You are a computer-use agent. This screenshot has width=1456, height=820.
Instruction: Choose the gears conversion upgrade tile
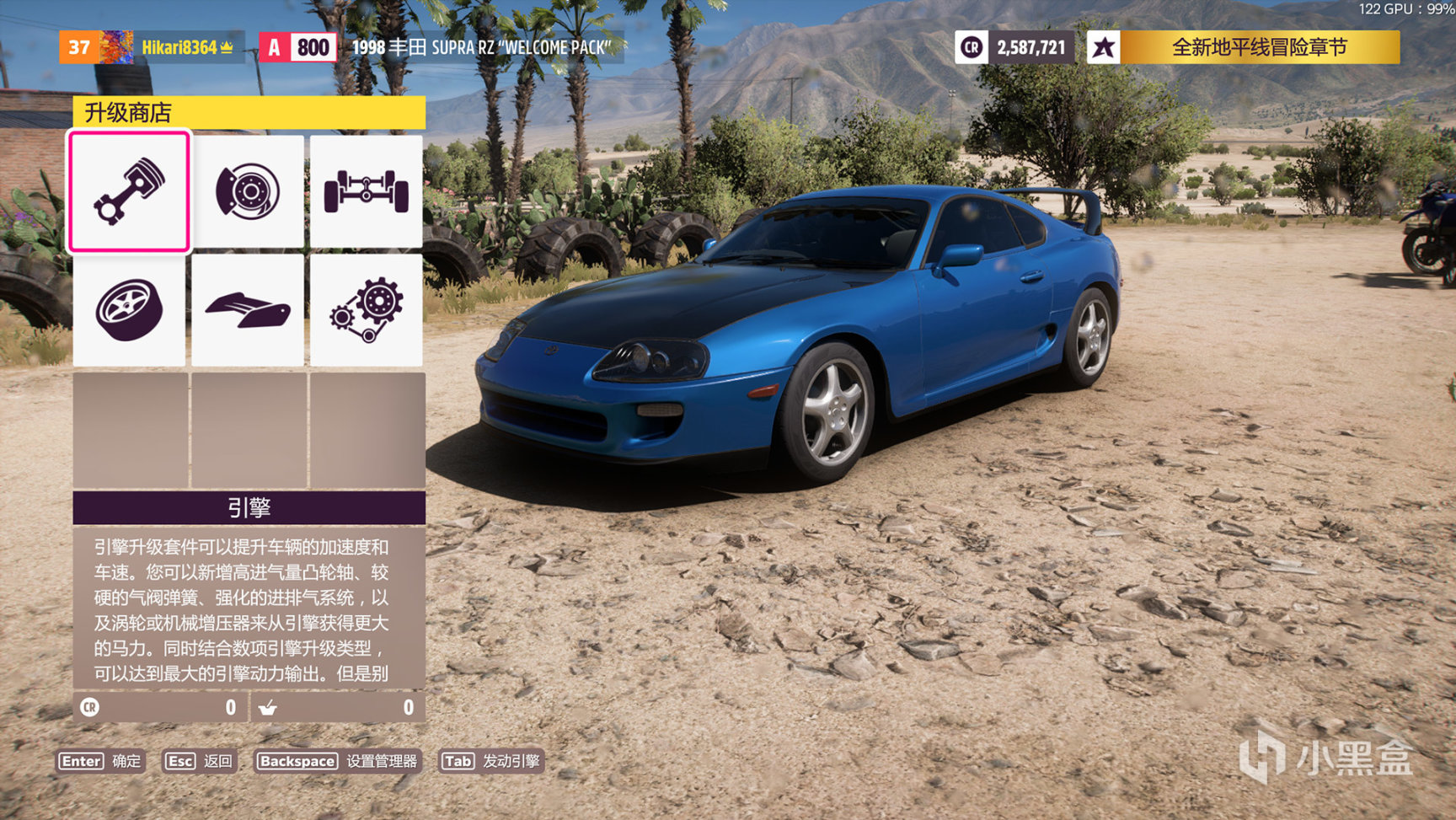coord(367,309)
